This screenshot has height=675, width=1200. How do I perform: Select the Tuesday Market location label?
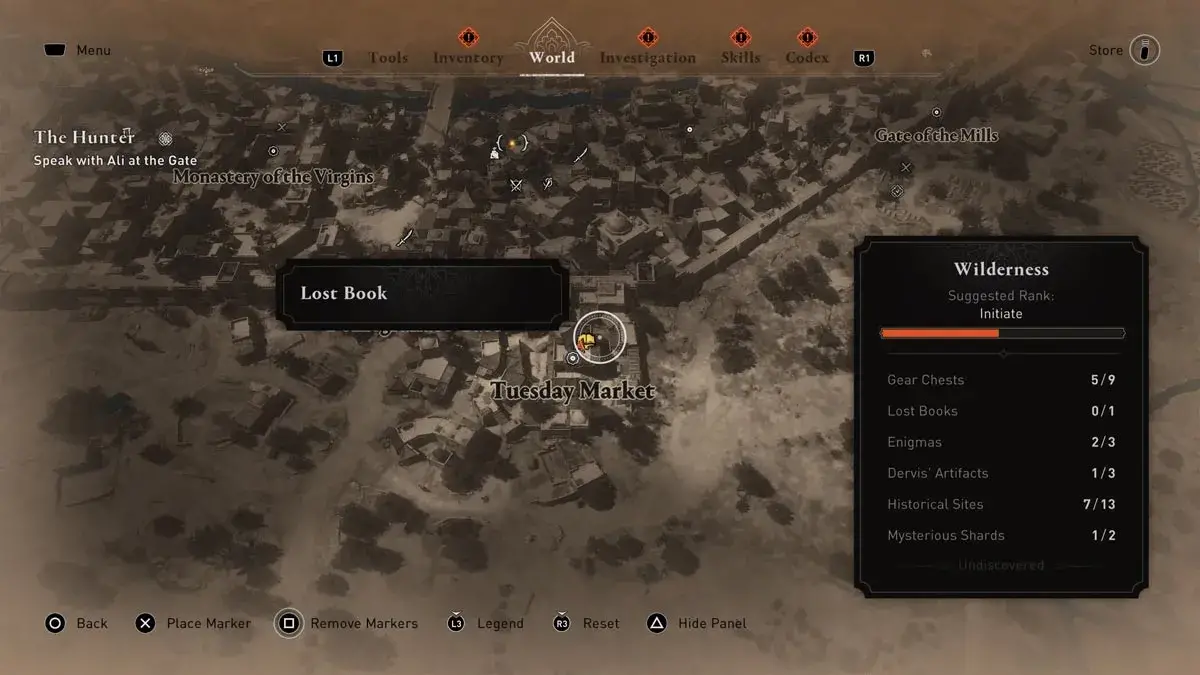pyautogui.click(x=573, y=391)
